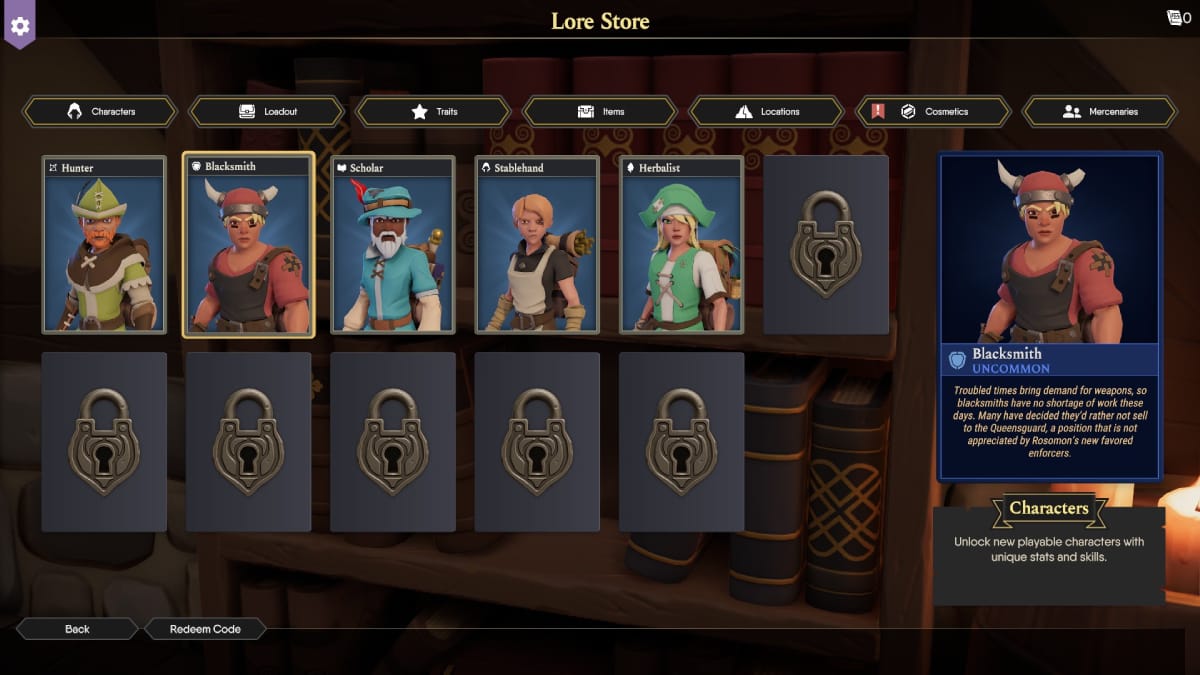Switch to the Characters tab

(x=100, y=111)
